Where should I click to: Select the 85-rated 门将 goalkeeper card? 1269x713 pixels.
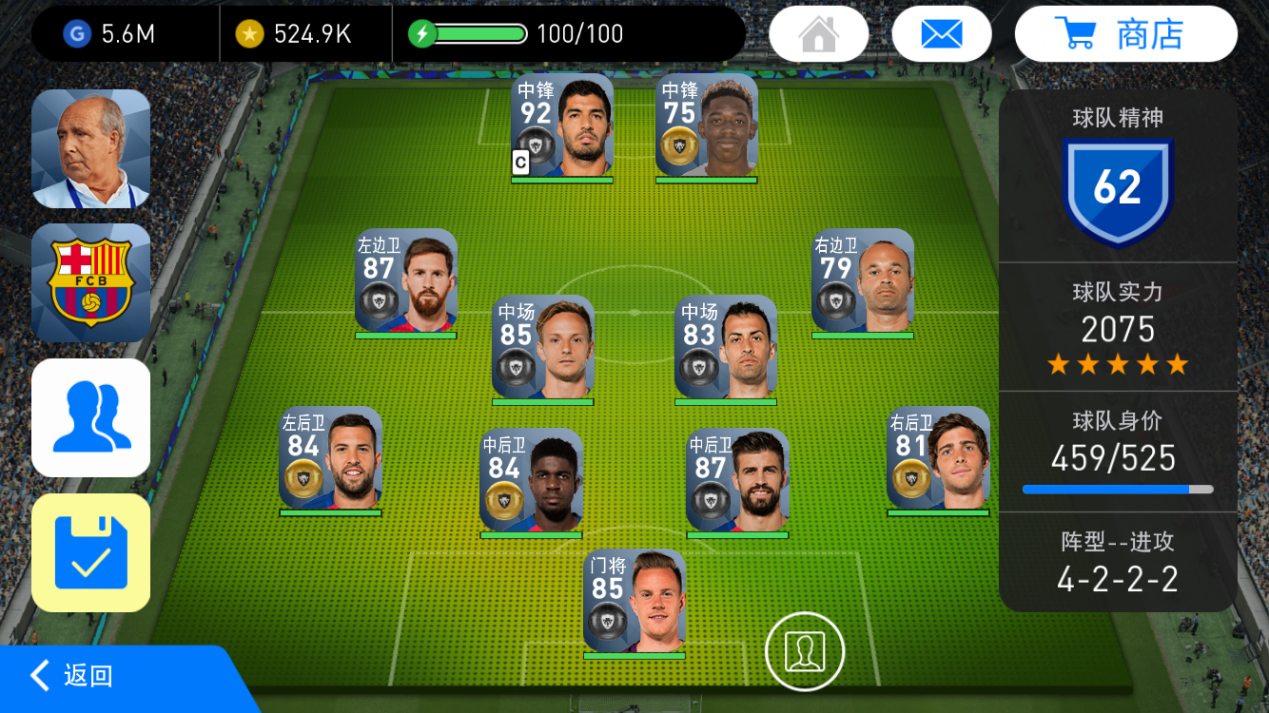[634, 602]
